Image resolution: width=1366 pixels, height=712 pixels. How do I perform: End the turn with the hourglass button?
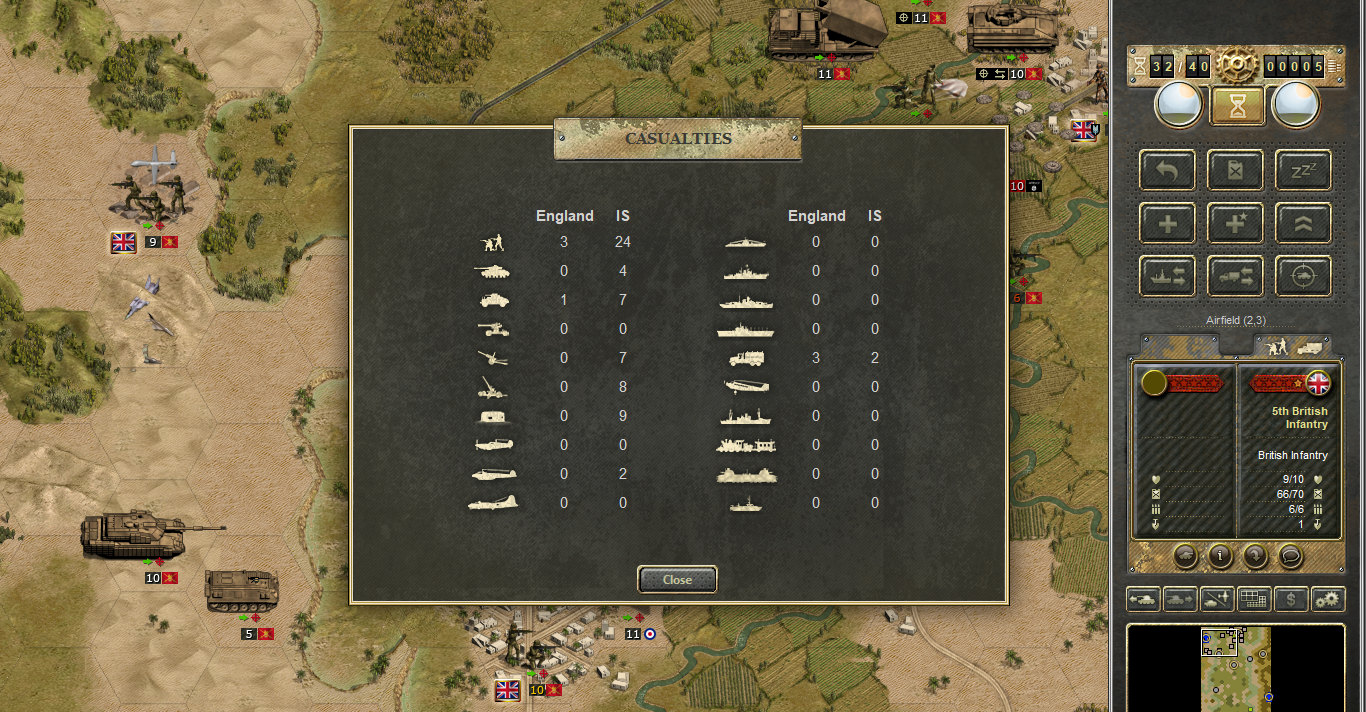pyautogui.click(x=1237, y=105)
